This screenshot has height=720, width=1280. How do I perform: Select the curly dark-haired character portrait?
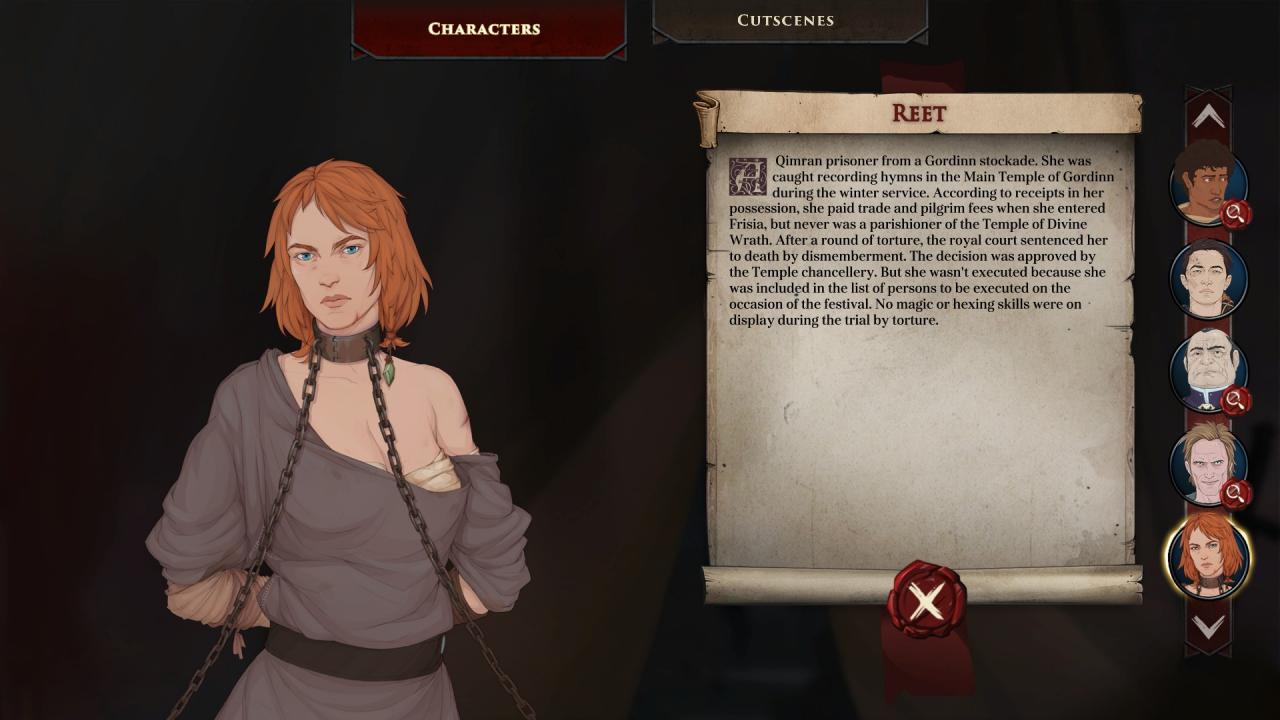pos(1207,186)
